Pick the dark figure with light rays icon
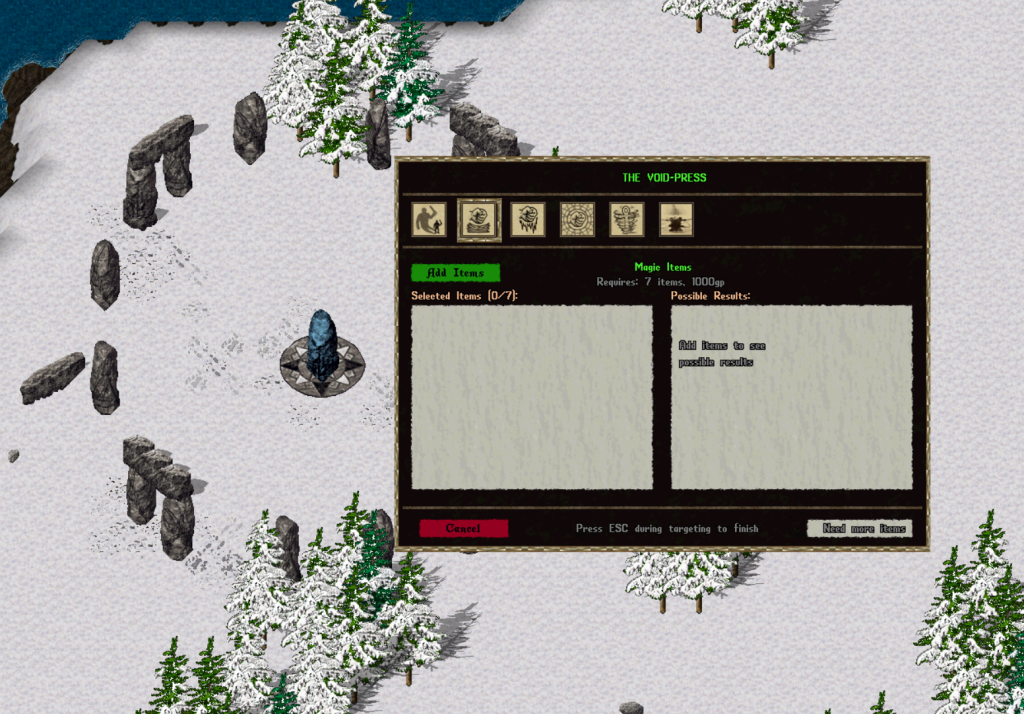Screen dimensions: 1024x714 coord(676,219)
